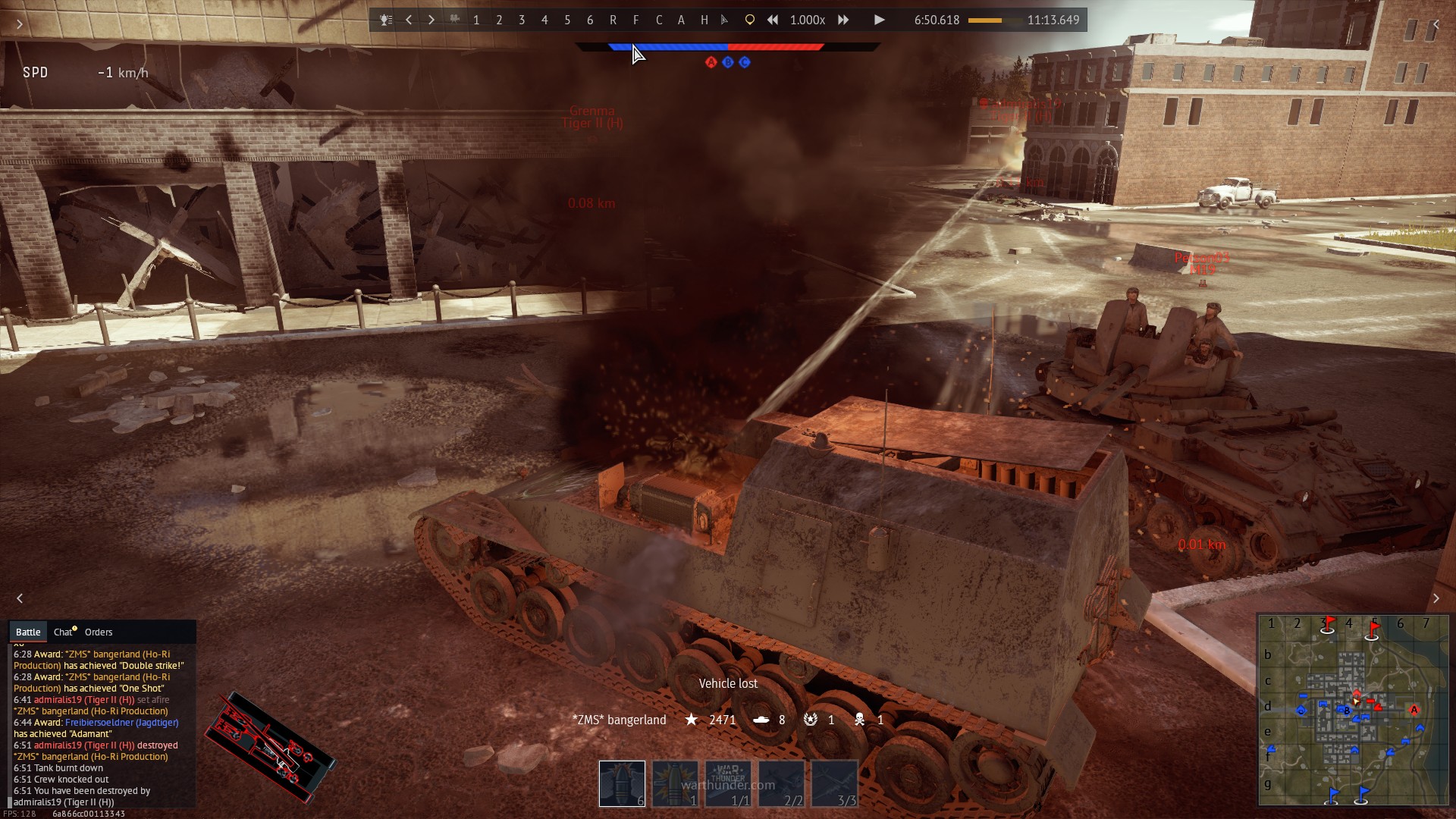Choose the F free camera mode
This screenshot has width=1456, height=819.
coord(635,20)
